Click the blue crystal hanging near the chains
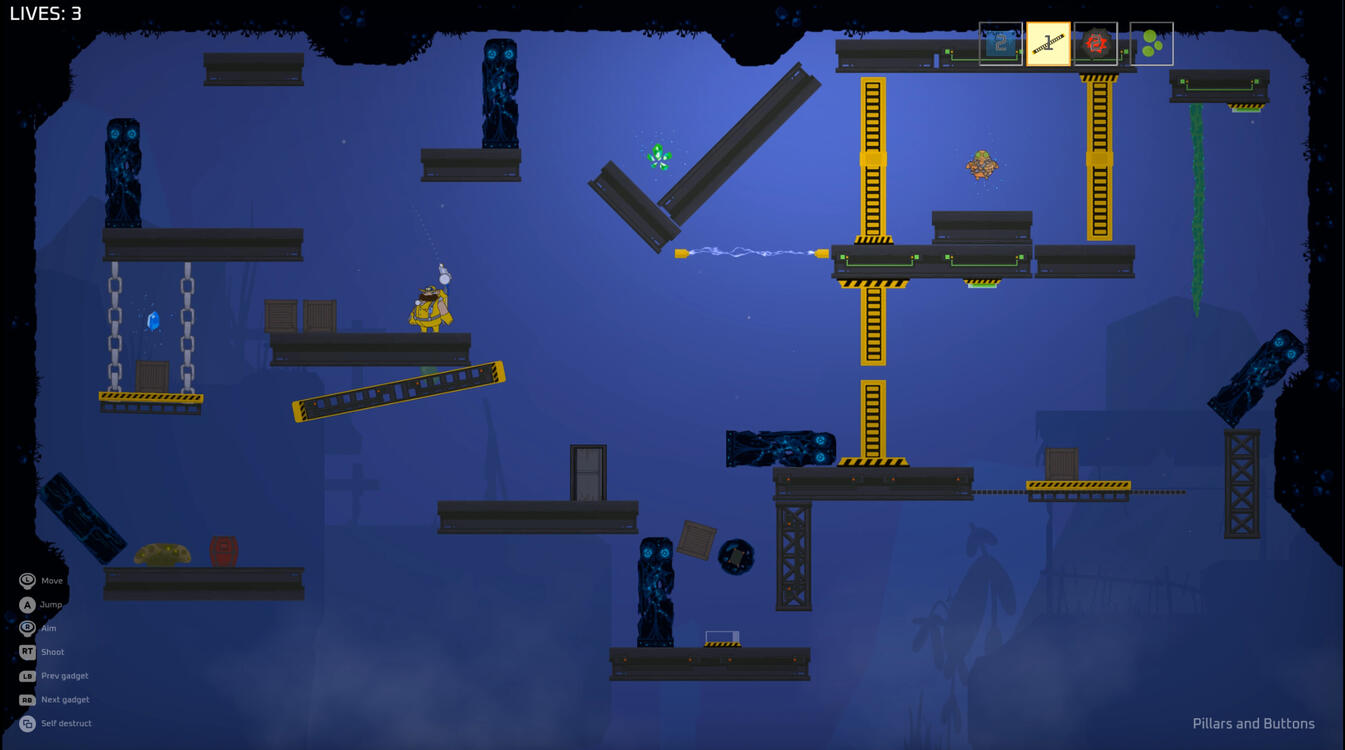 152,320
